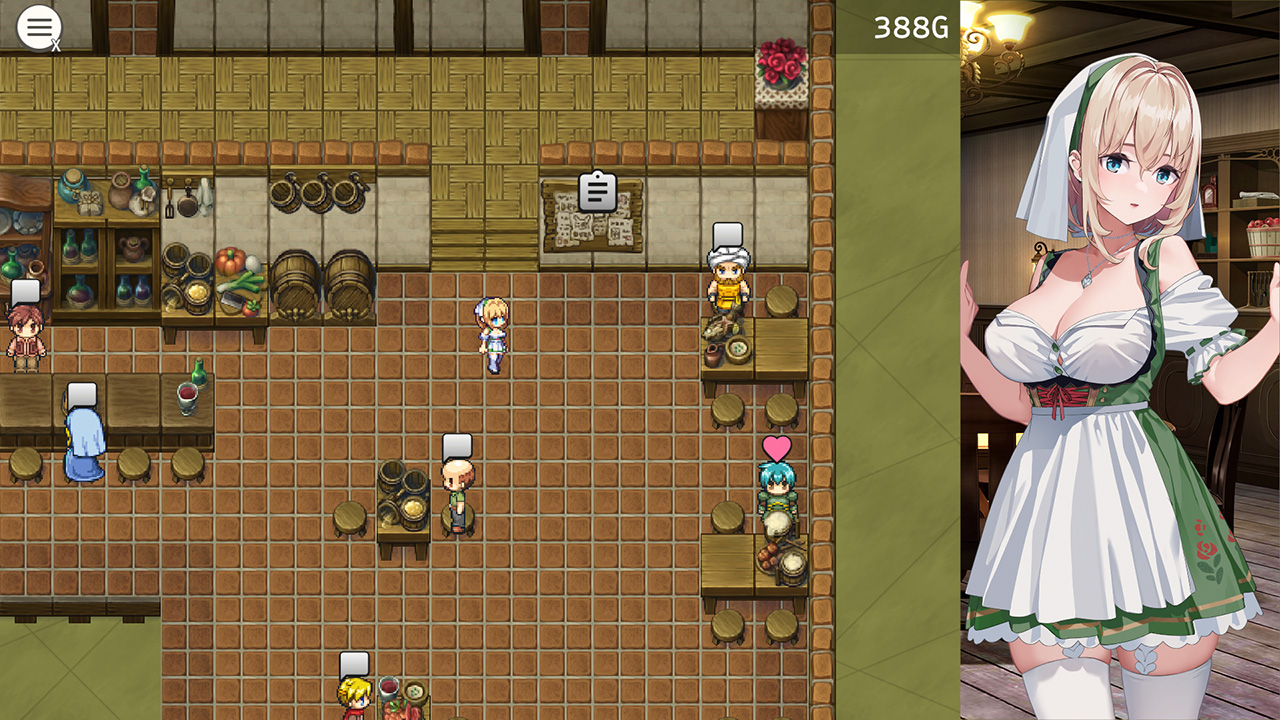Select the pink heart marker over the teal-haired customer

point(777,448)
